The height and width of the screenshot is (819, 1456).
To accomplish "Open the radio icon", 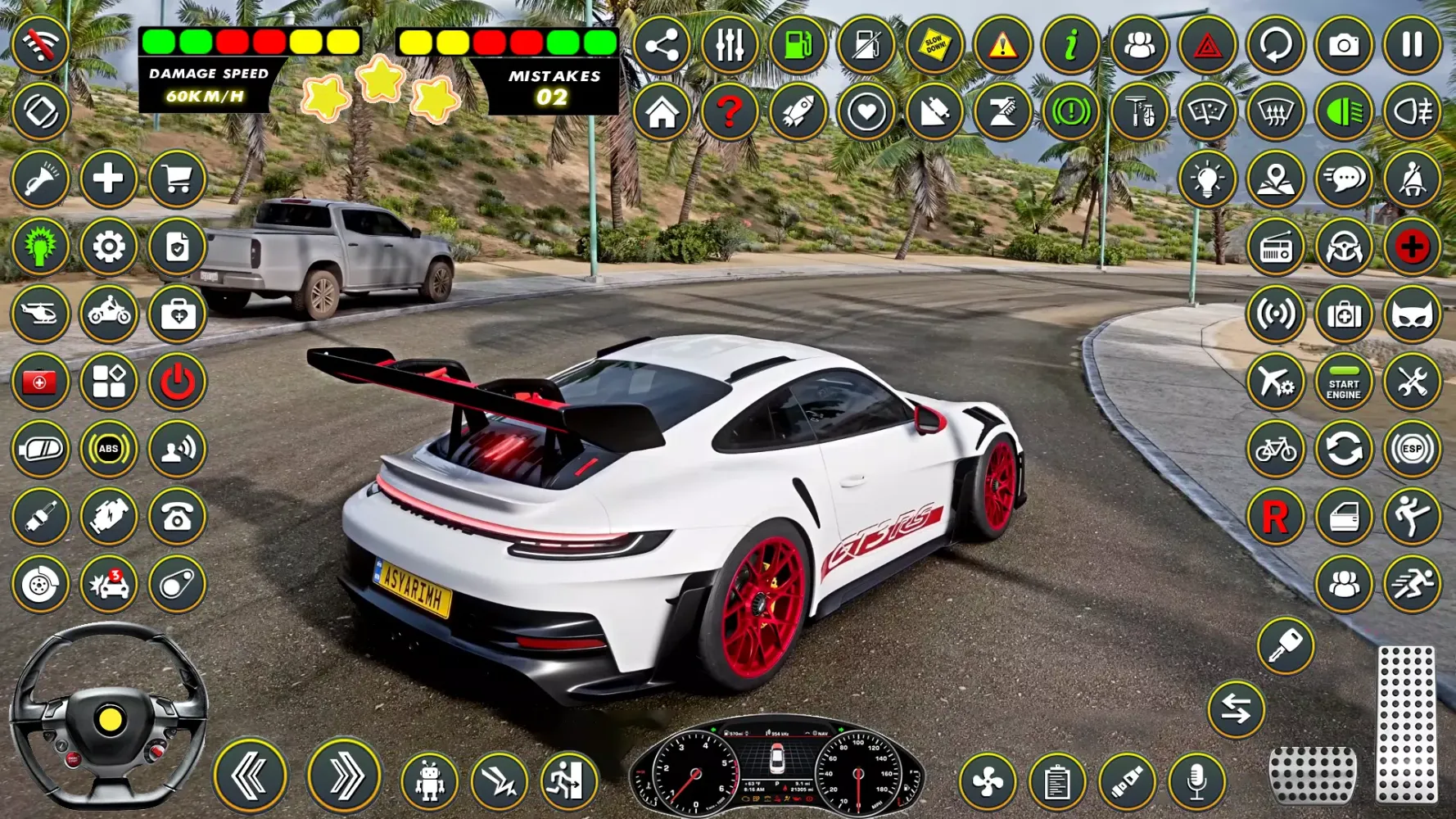I will [1275, 247].
